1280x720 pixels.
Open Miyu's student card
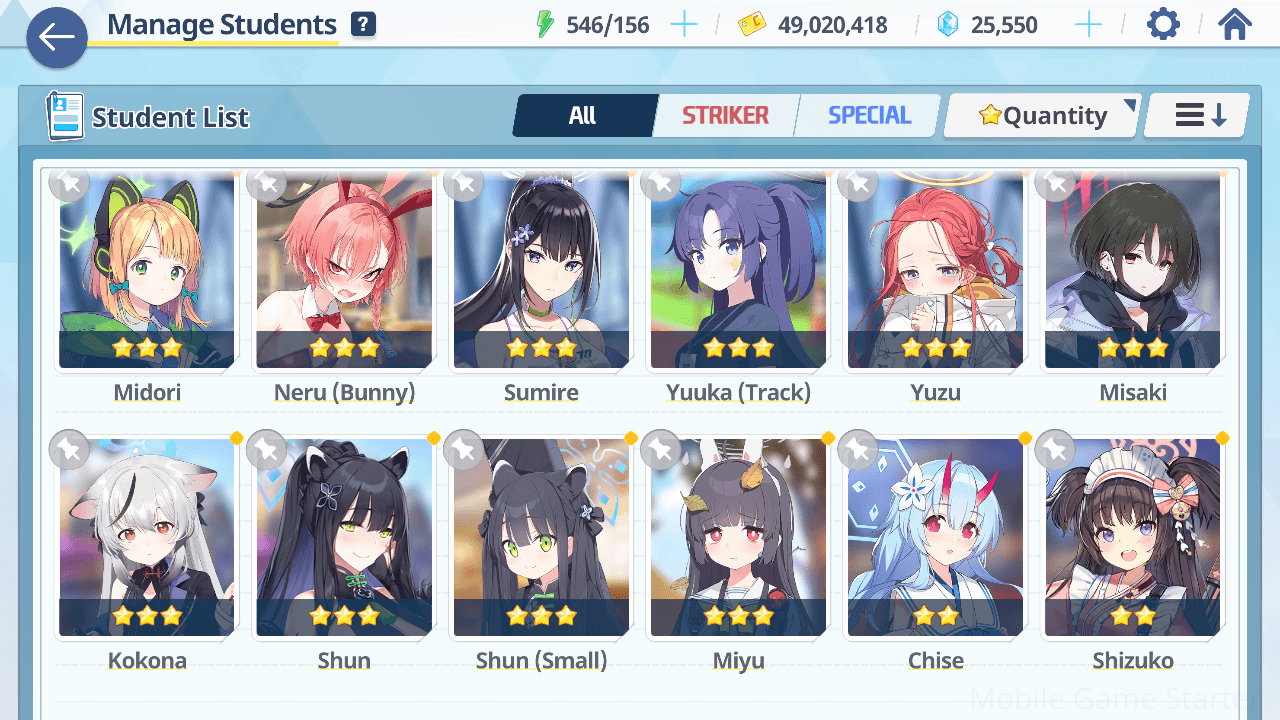tap(738, 537)
